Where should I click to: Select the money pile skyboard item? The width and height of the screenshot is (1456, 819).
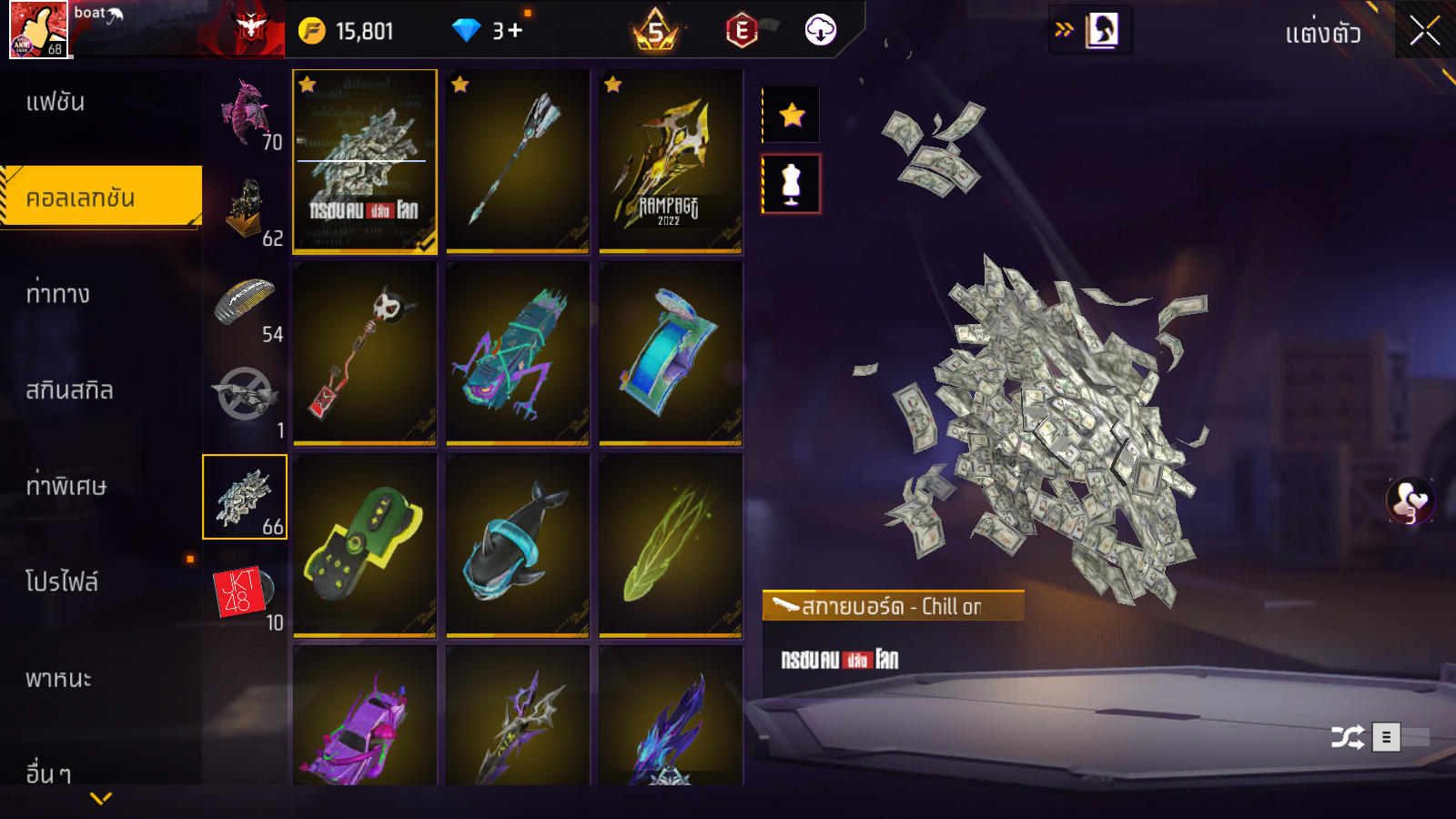pos(364,161)
